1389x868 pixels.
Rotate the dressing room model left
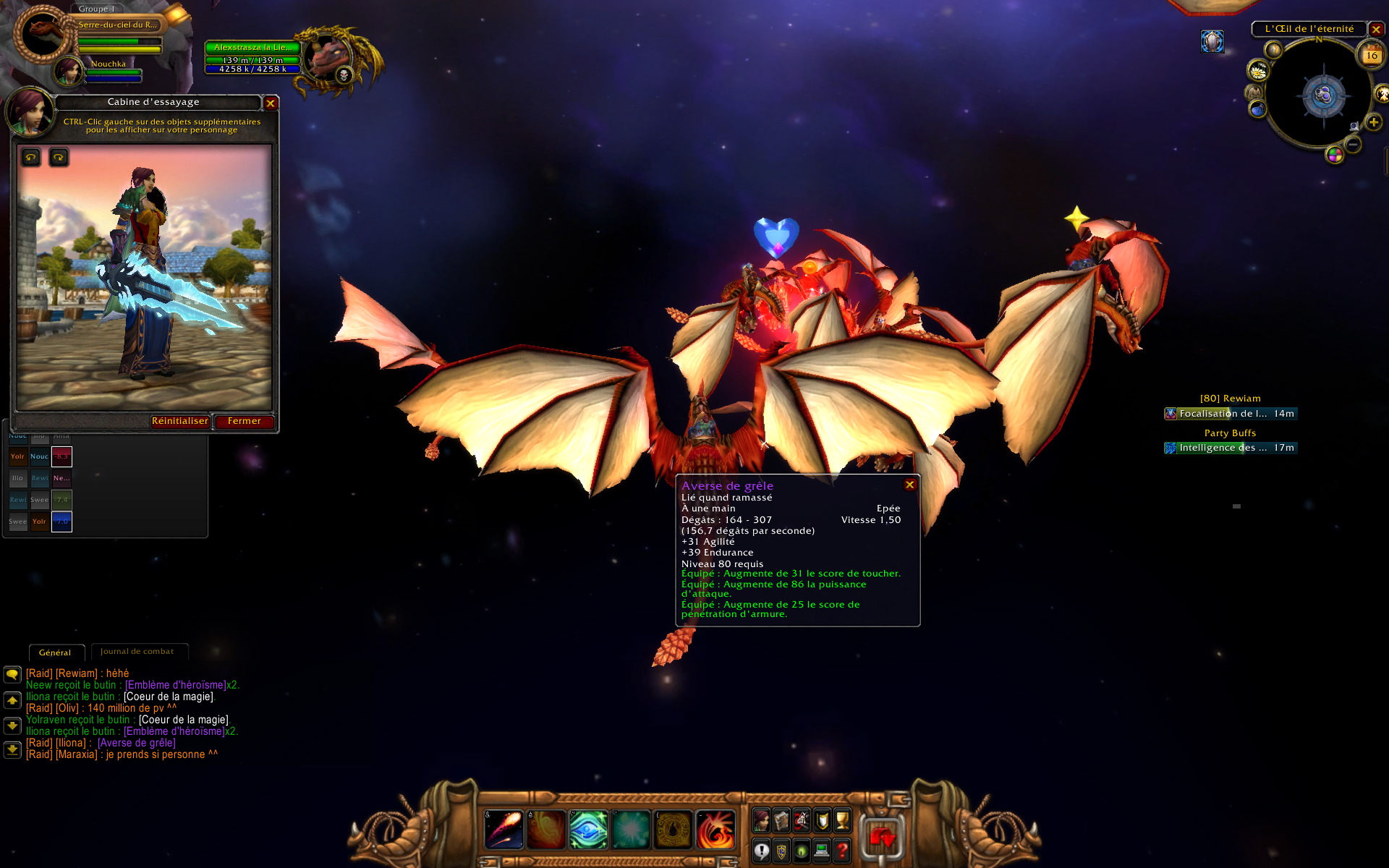[31, 157]
